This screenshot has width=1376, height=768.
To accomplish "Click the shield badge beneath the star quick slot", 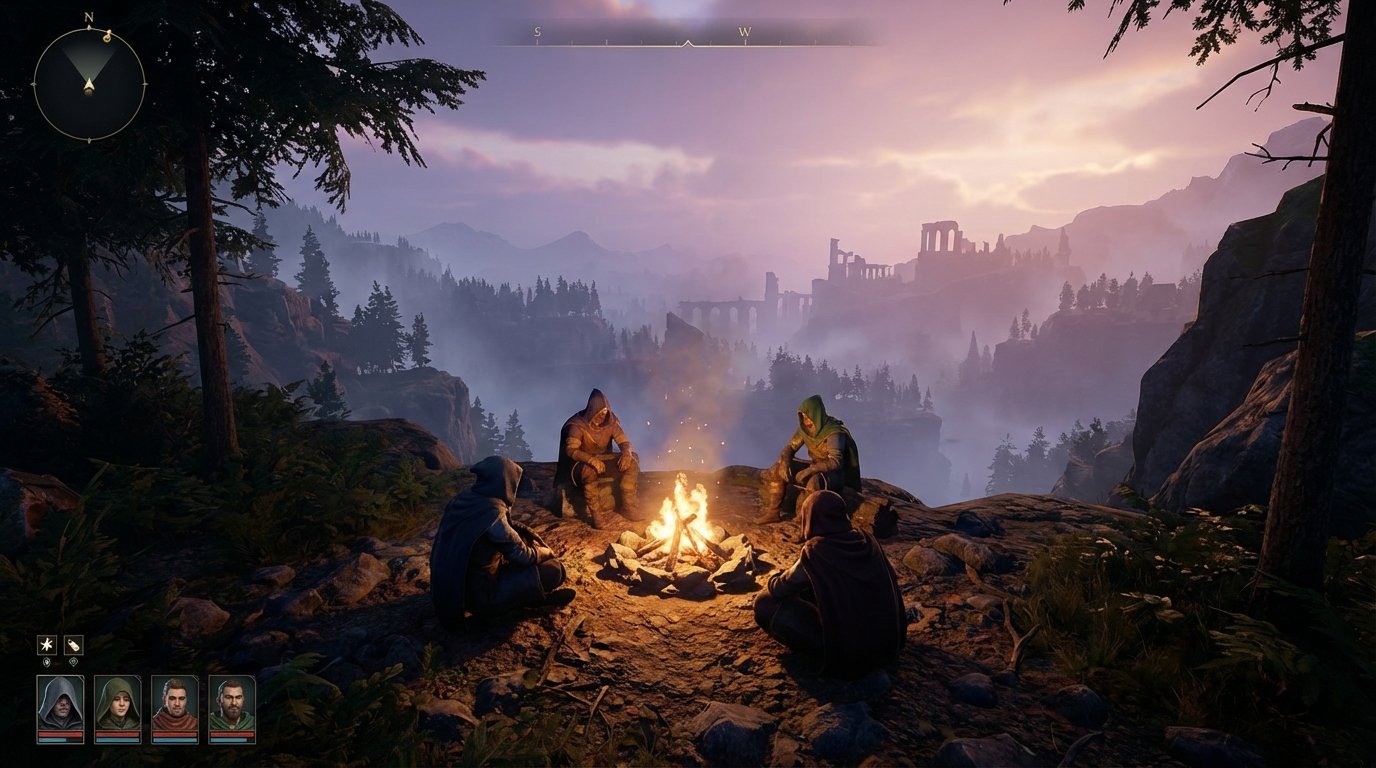I will [47, 662].
